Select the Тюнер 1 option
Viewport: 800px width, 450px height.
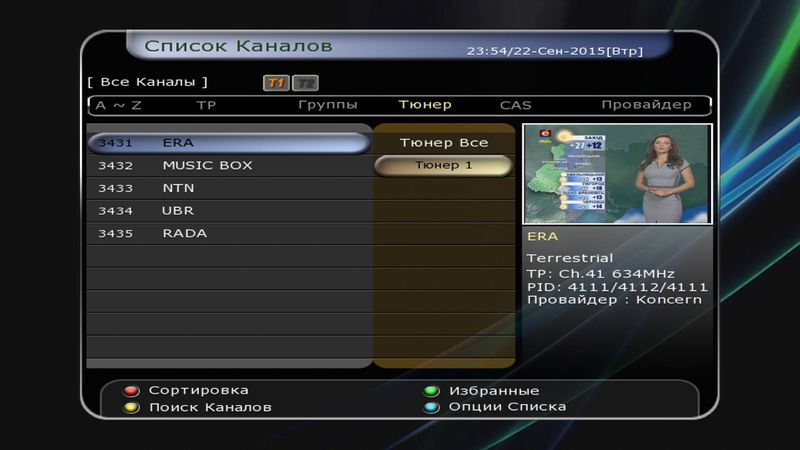click(443, 165)
